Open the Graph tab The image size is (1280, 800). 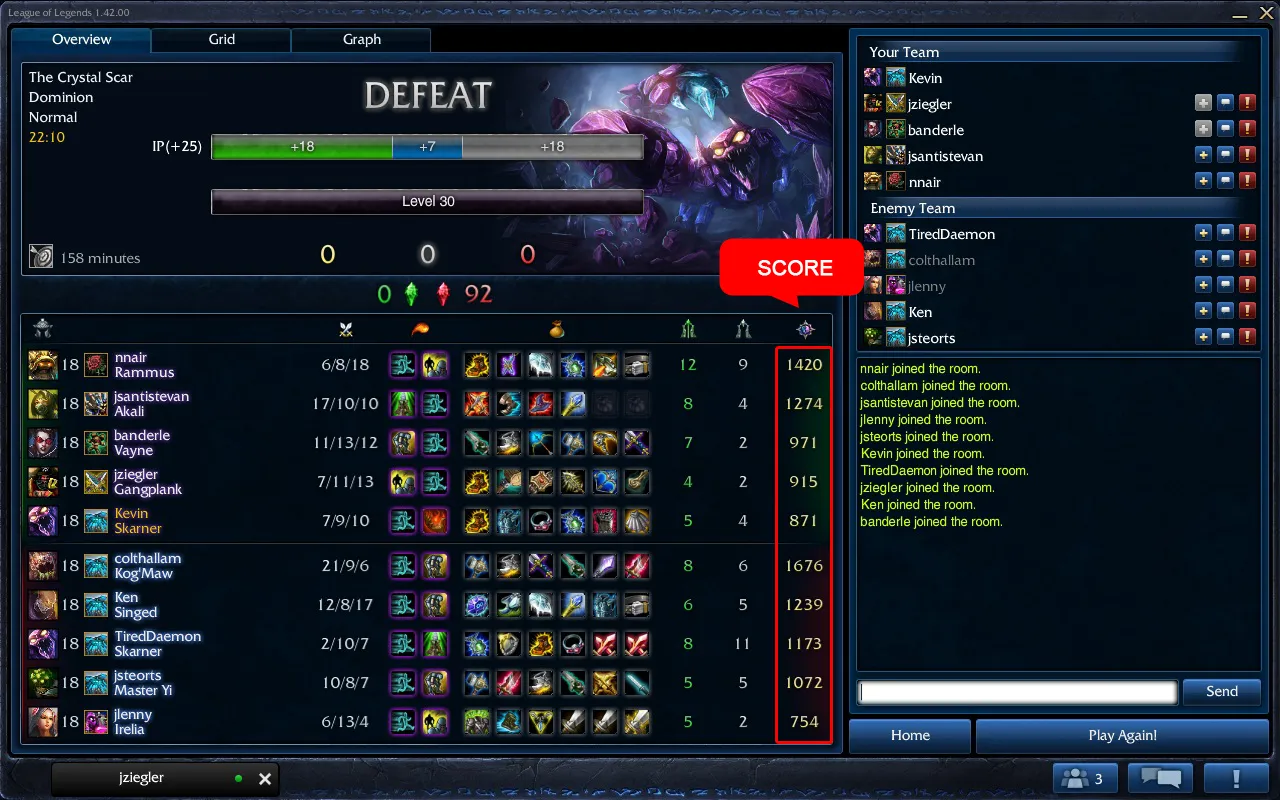360,40
